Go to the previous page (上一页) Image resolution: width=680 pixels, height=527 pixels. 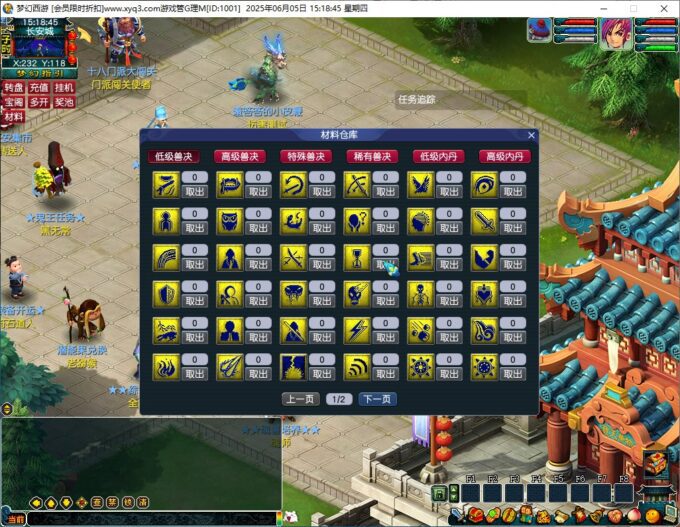[x=302, y=399]
